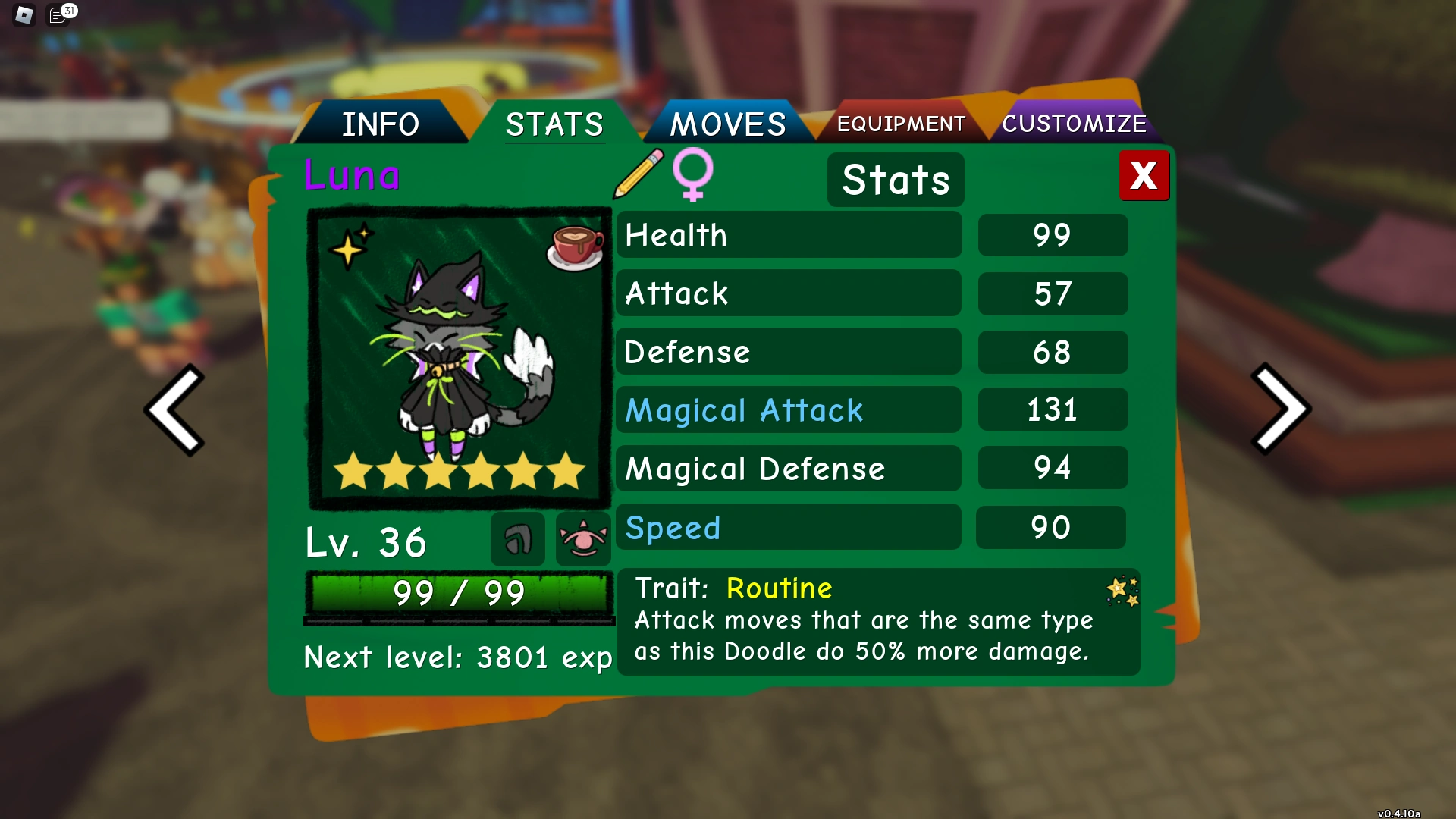Open the chat notification icon showing 31

pyautogui.click(x=59, y=14)
